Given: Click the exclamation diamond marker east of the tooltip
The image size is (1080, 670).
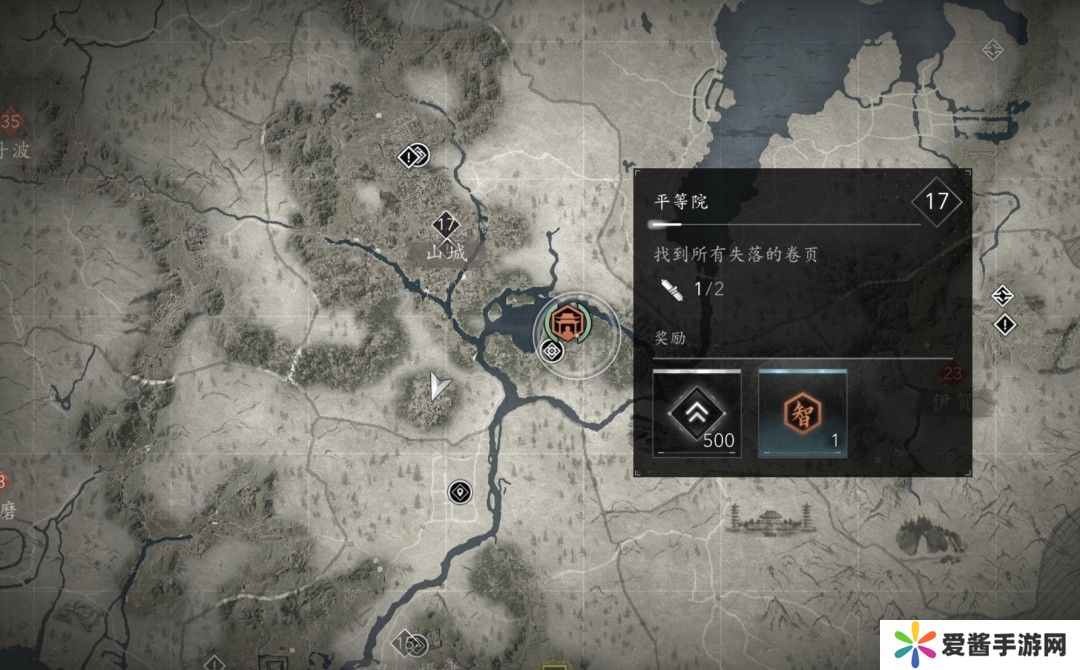Looking at the screenshot, I should [1004, 324].
